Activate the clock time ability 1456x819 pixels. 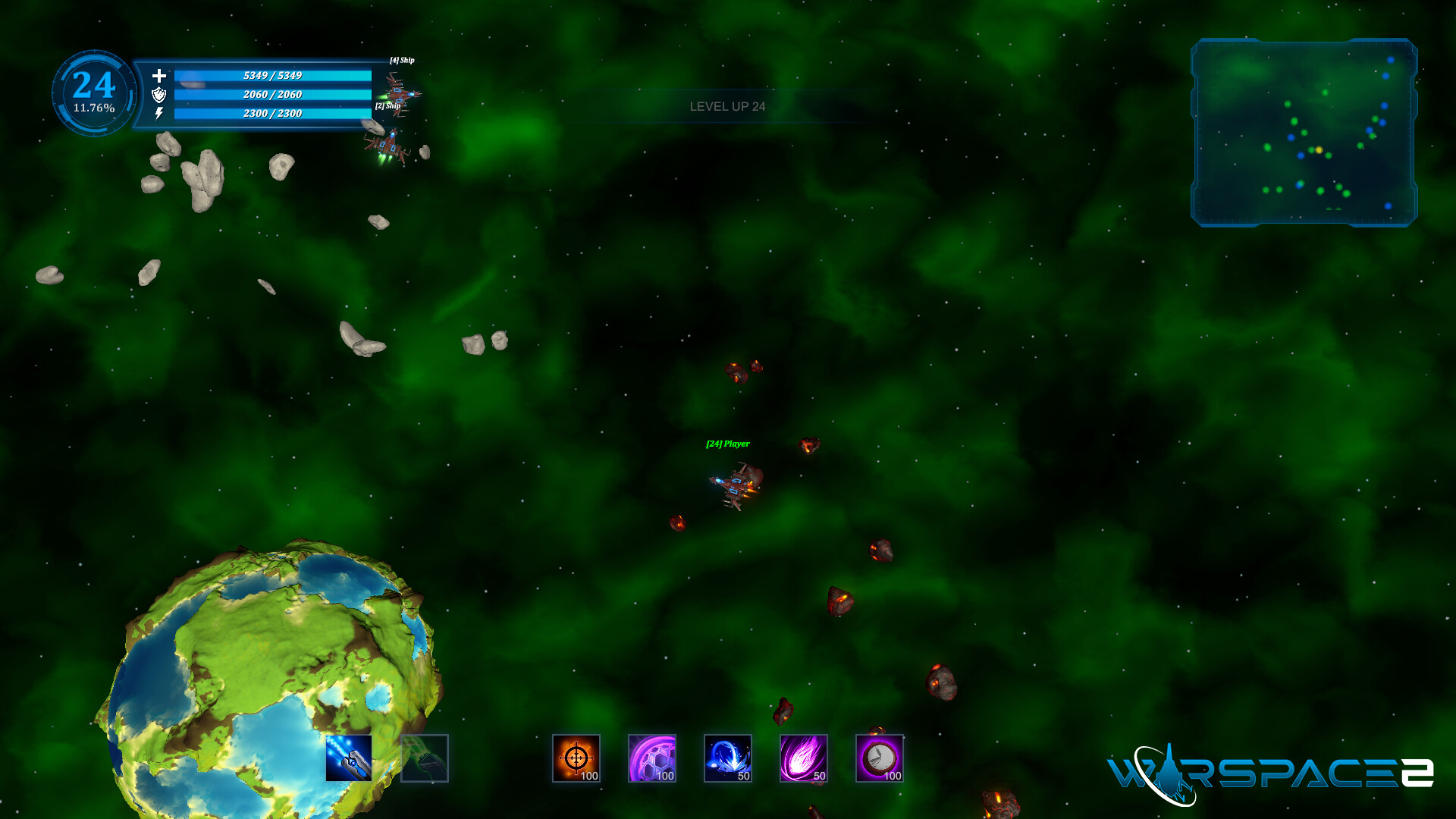point(880,758)
